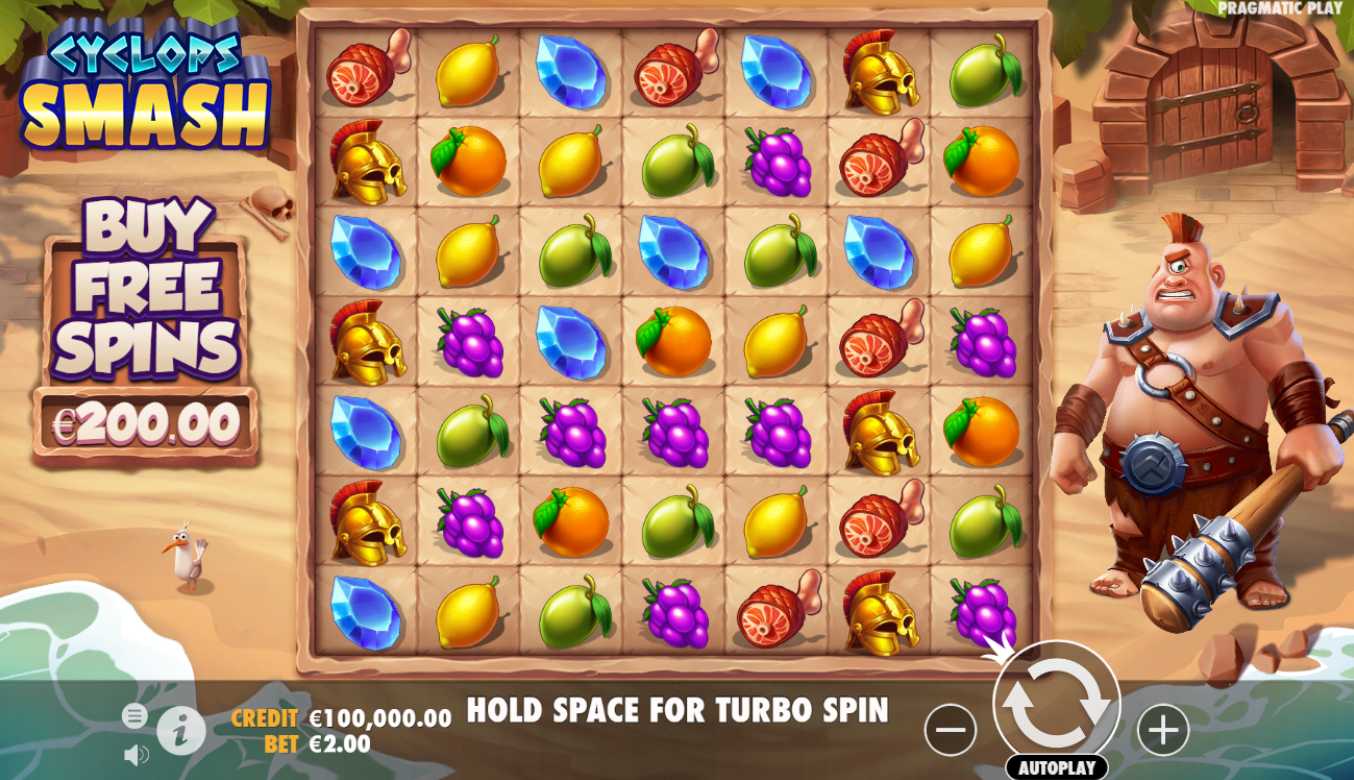This screenshot has height=780, width=1354.
Task: Open the Buy Free Spins offer
Action: [146, 330]
